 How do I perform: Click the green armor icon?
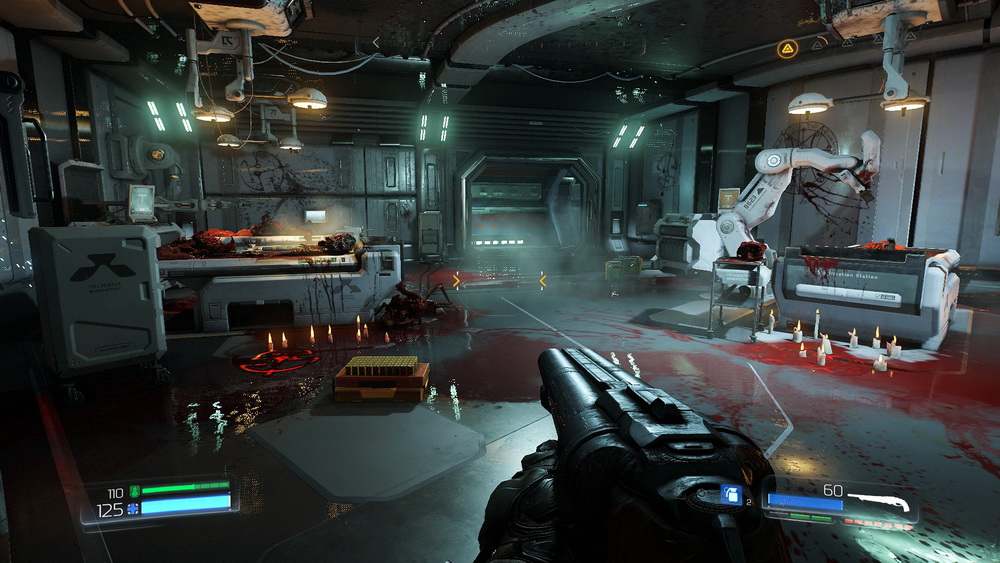[x=133, y=491]
